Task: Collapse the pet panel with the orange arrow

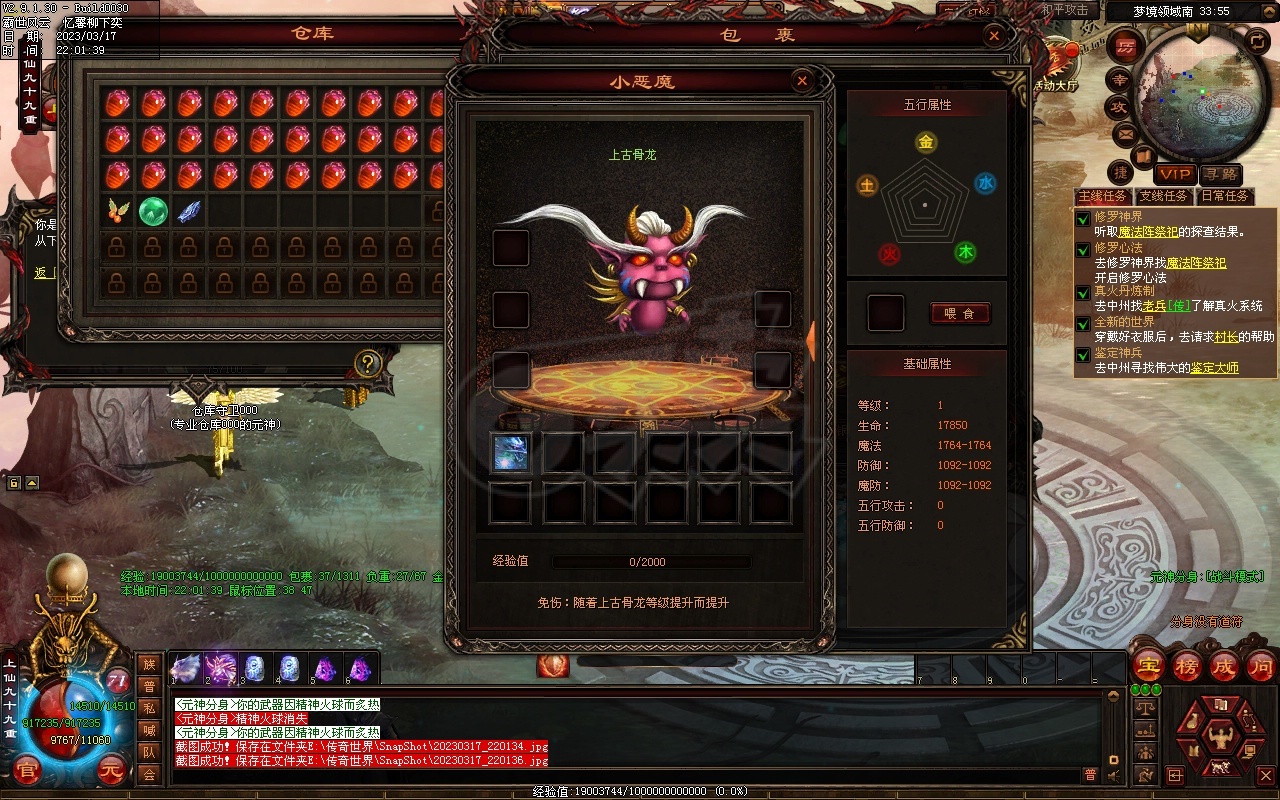Action: 810,341
